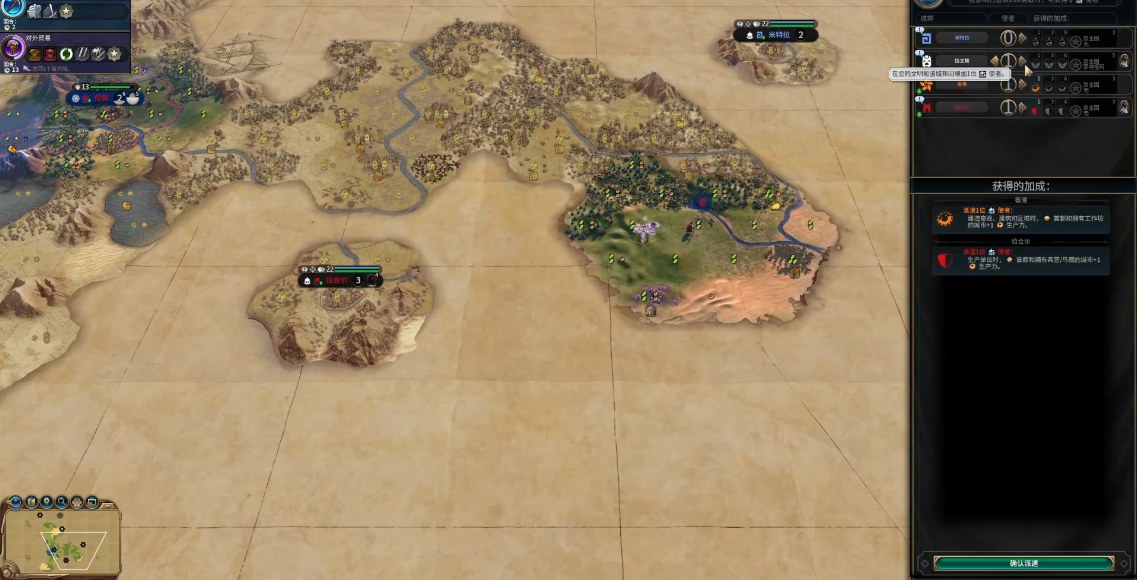Open map search magnifying glass
Screen dimensions: 1137x580
tap(62, 501)
